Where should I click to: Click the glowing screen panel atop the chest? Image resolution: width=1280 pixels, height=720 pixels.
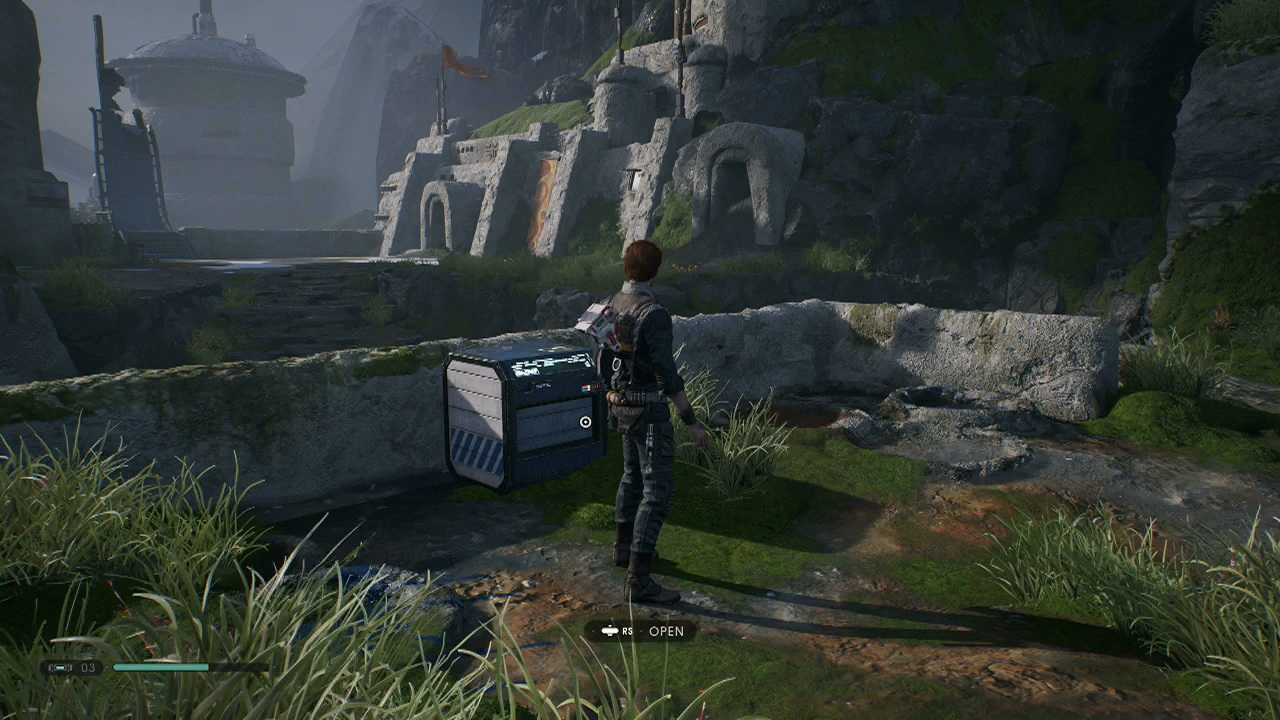[x=551, y=363]
